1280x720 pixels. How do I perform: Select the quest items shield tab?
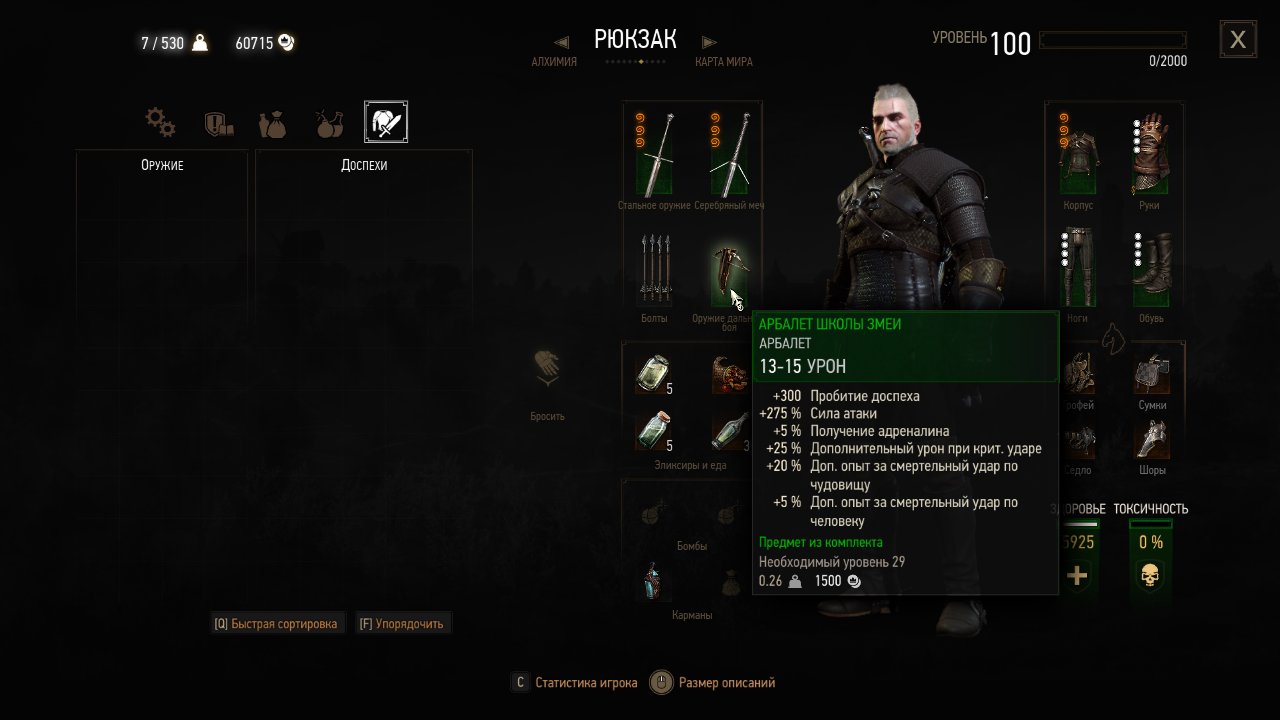point(218,123)
